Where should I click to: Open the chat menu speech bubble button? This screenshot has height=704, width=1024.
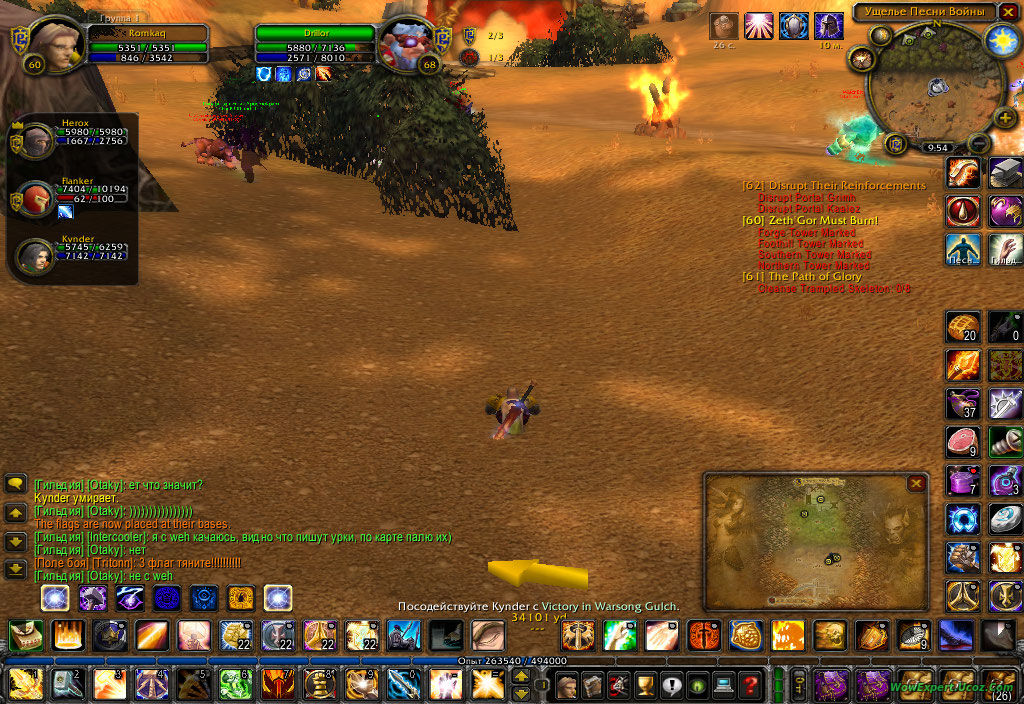[16, 484]
